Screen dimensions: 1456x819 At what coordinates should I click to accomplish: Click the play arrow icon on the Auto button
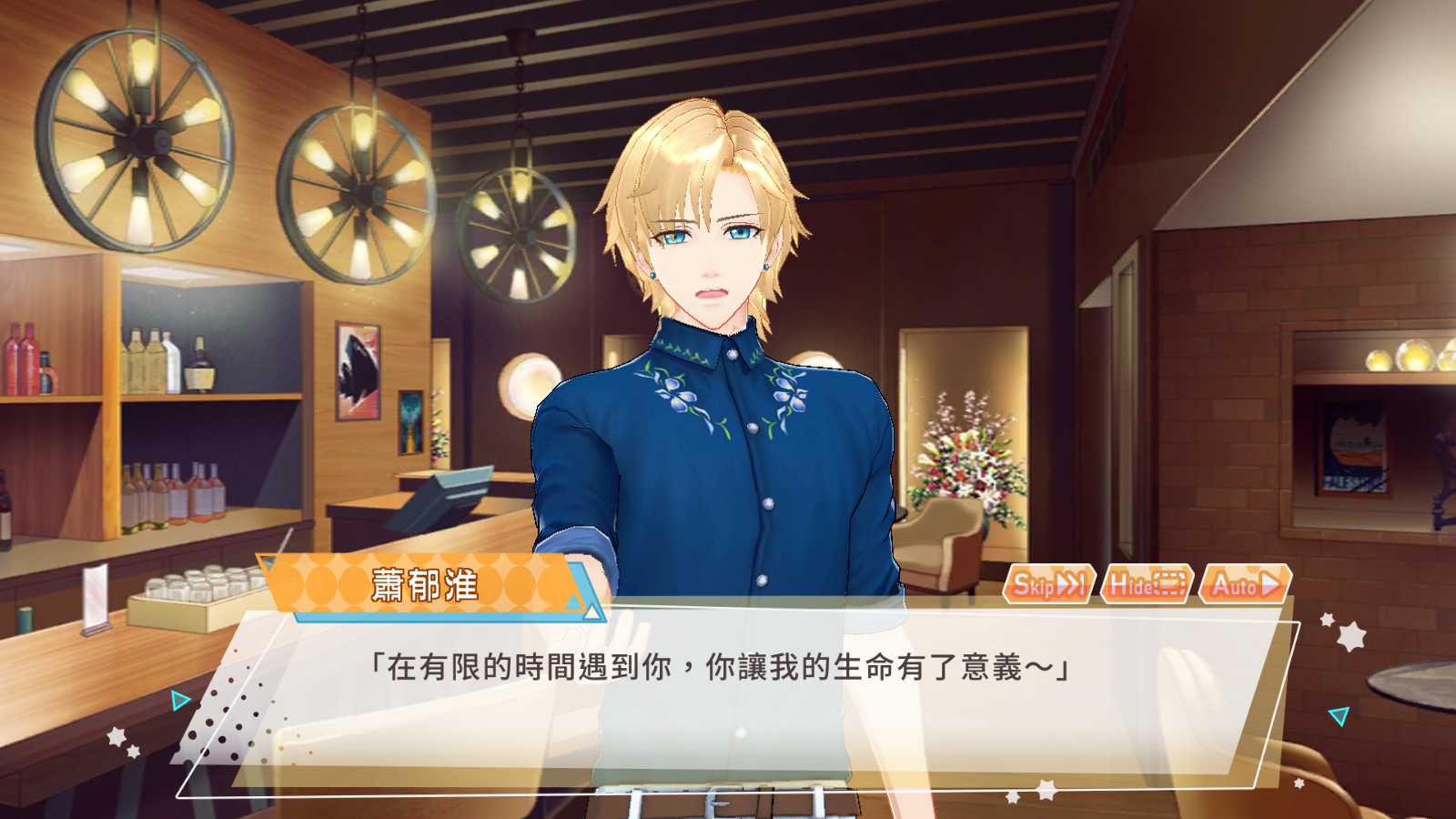click(x=1269, y=582)
